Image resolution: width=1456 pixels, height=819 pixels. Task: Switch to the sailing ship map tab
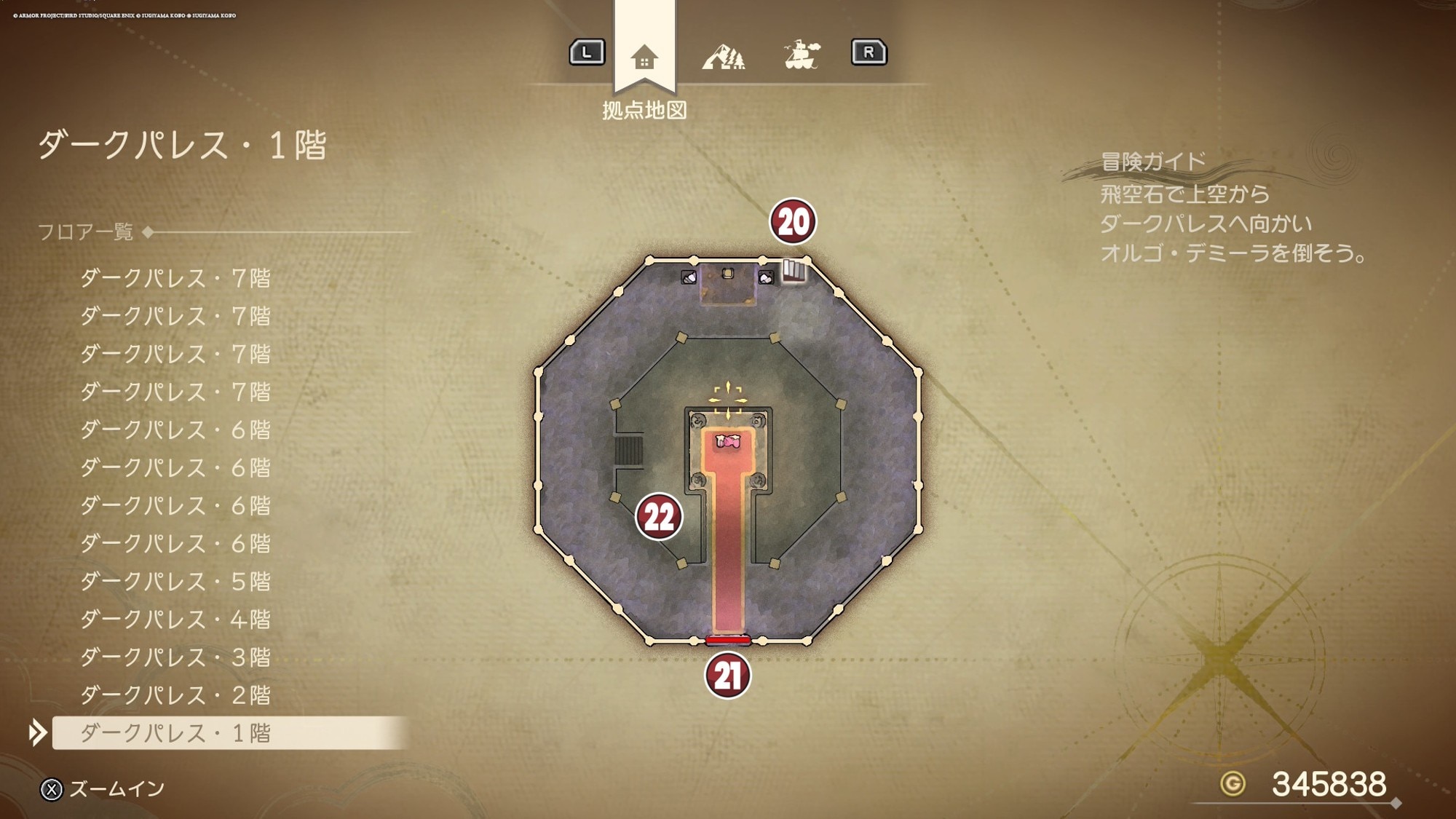(802, 55)
